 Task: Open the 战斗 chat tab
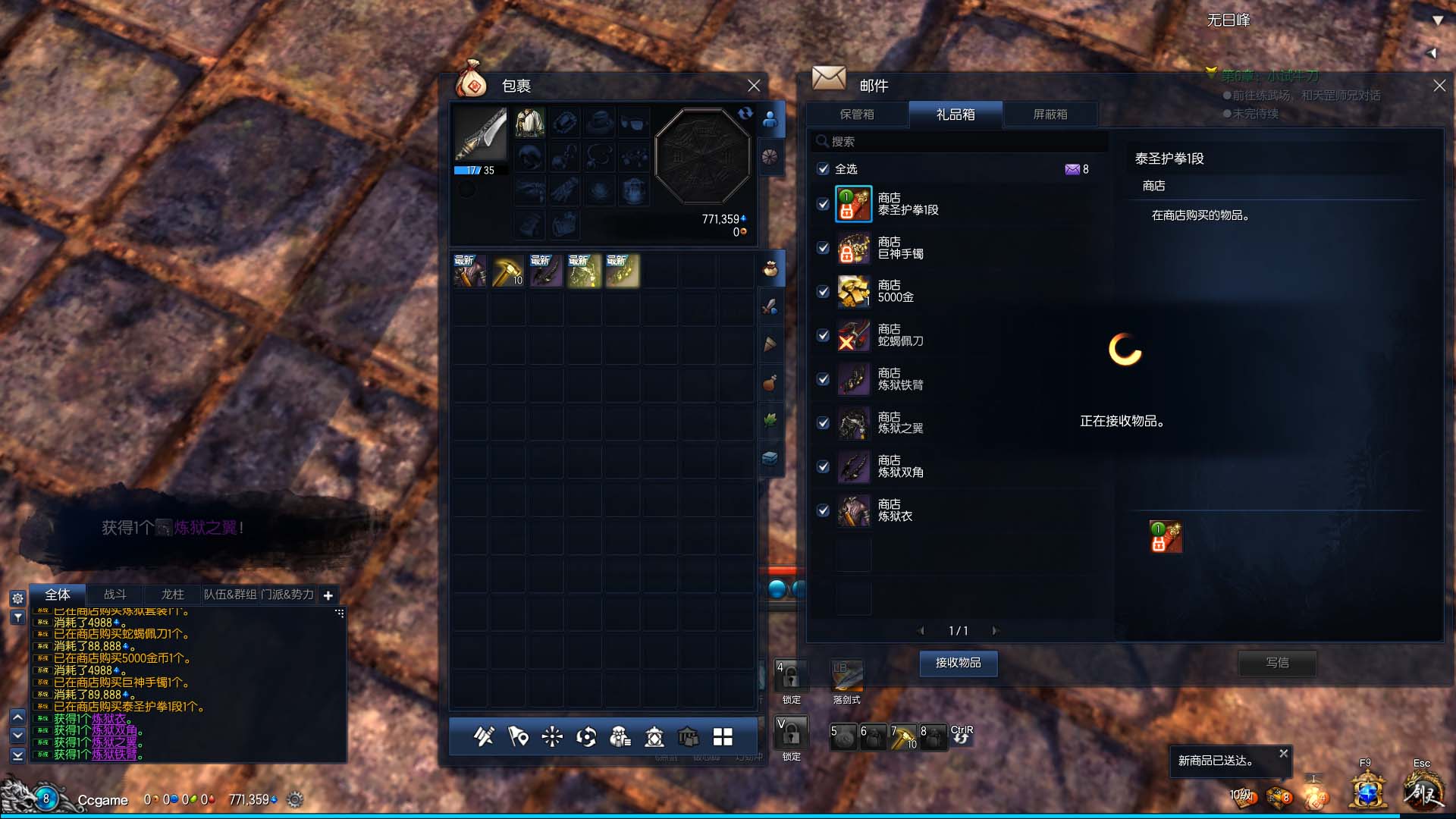coord(115,595)
